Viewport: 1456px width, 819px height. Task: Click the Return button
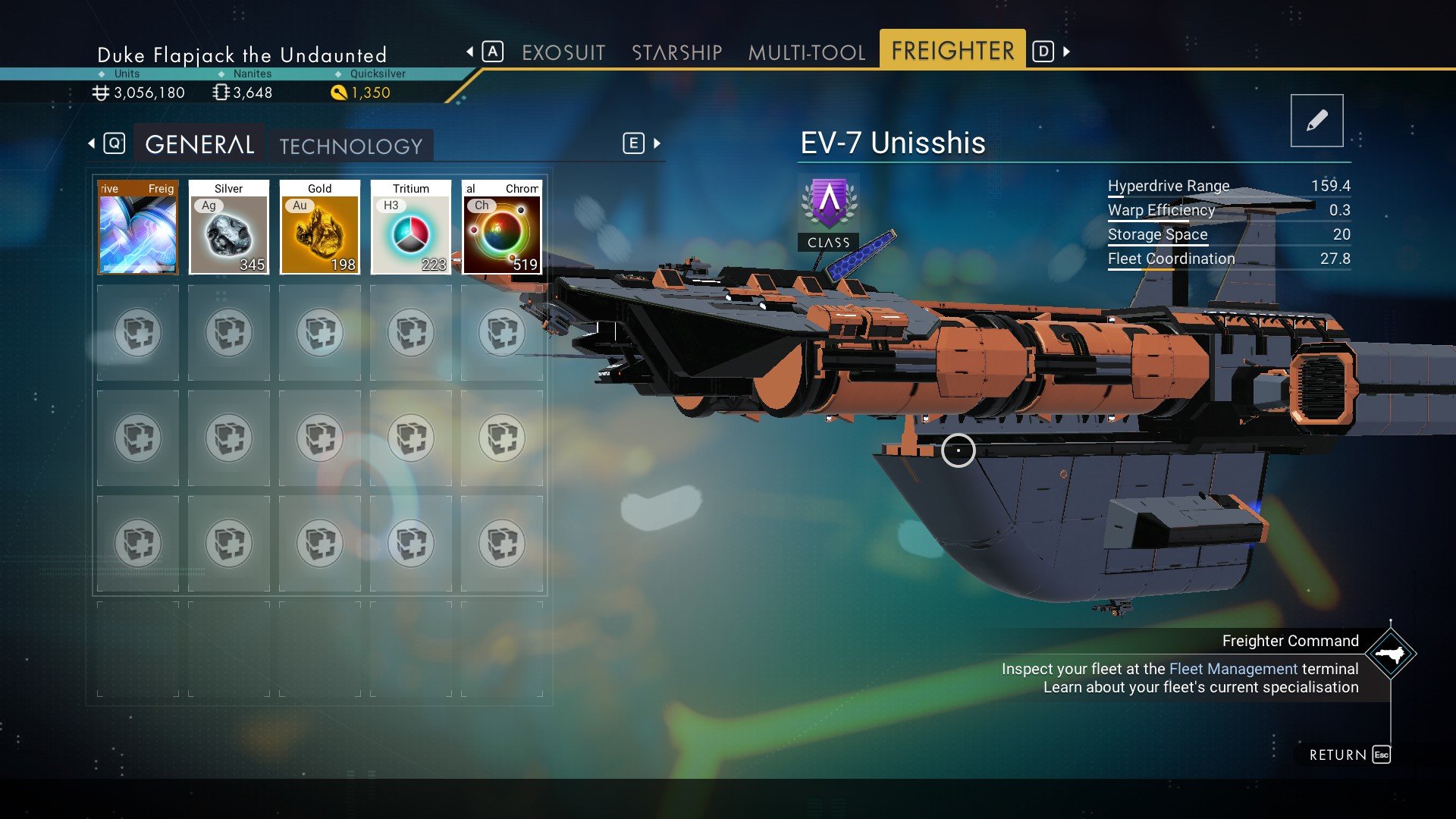1349,755
